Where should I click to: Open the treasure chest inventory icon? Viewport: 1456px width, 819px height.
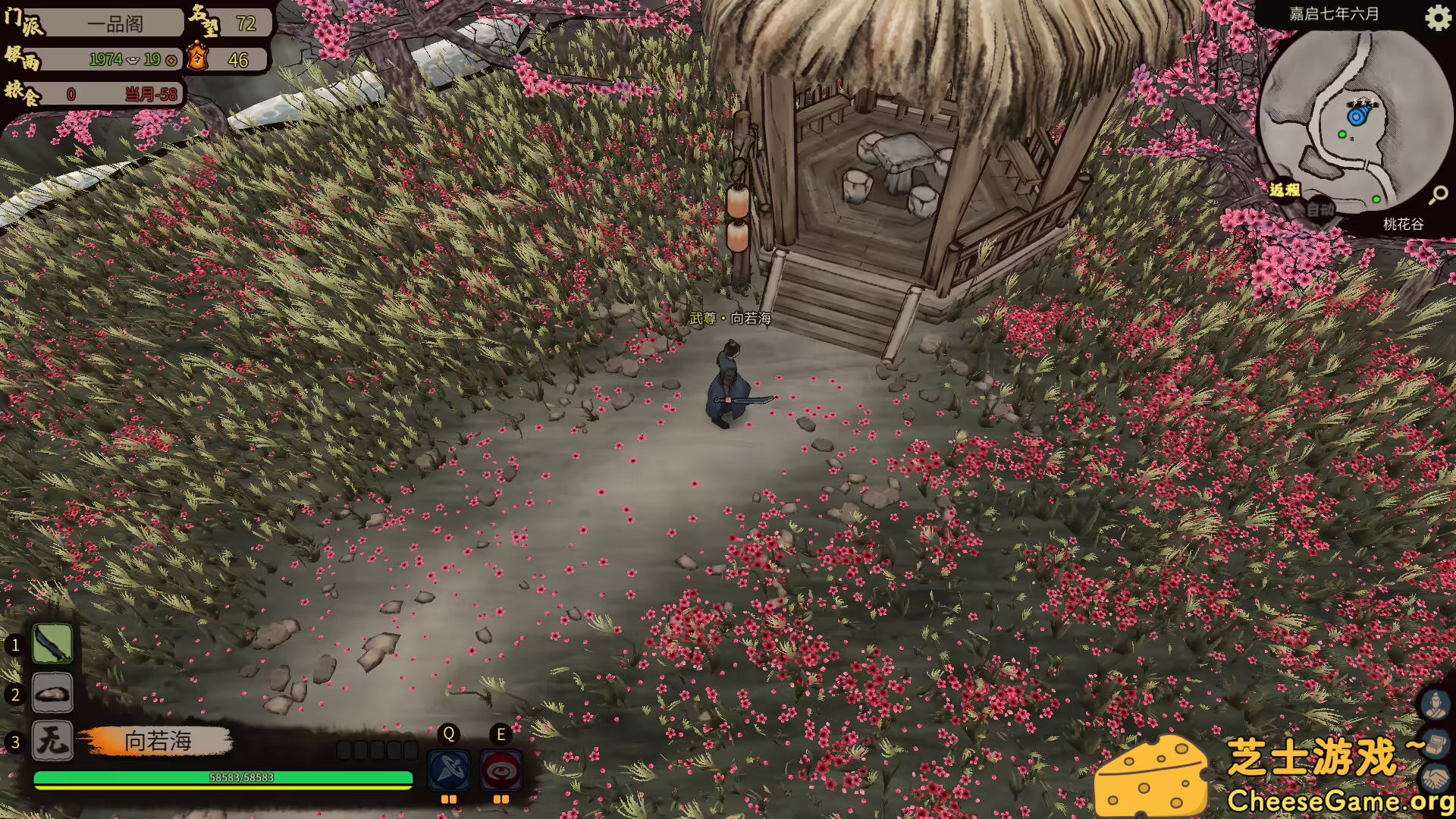(1435, 744)
